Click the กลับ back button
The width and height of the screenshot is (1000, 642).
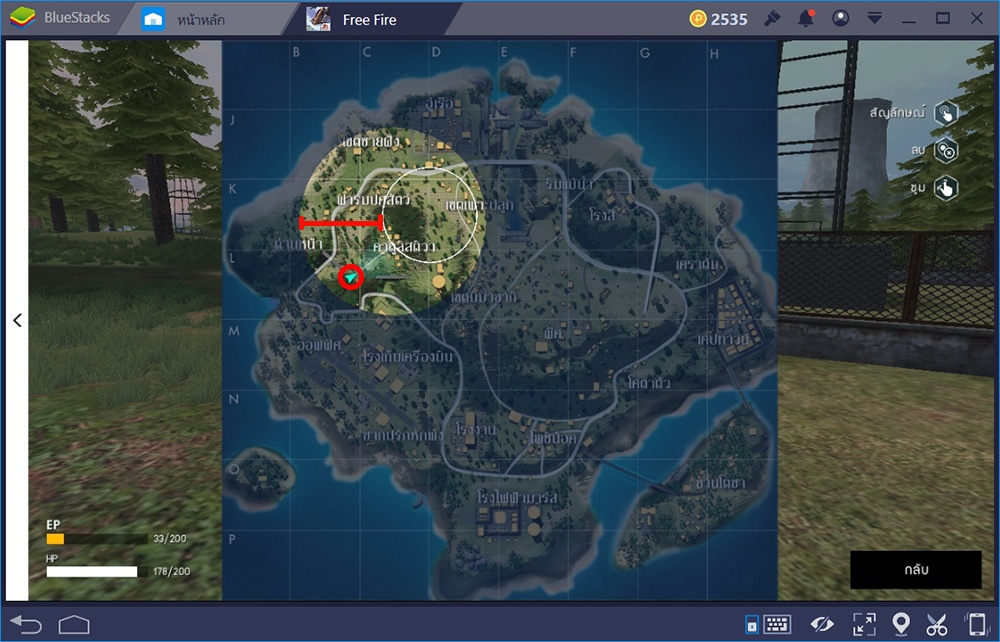pos(915,569)
